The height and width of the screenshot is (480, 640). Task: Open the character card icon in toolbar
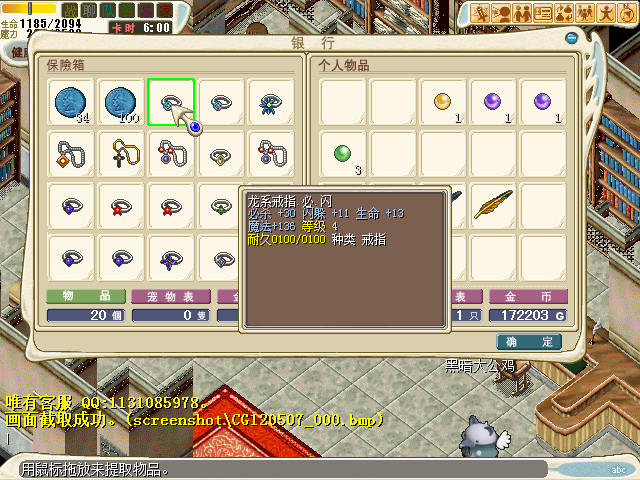click(545, 13)
